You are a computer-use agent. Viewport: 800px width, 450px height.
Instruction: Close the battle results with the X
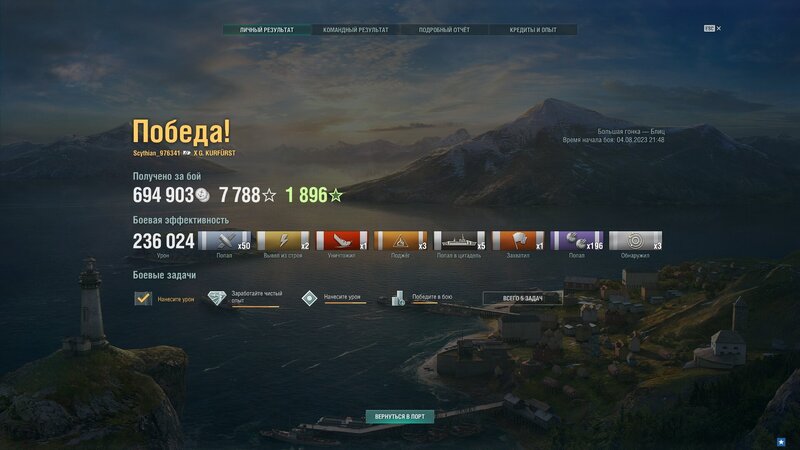pos(719,28)
